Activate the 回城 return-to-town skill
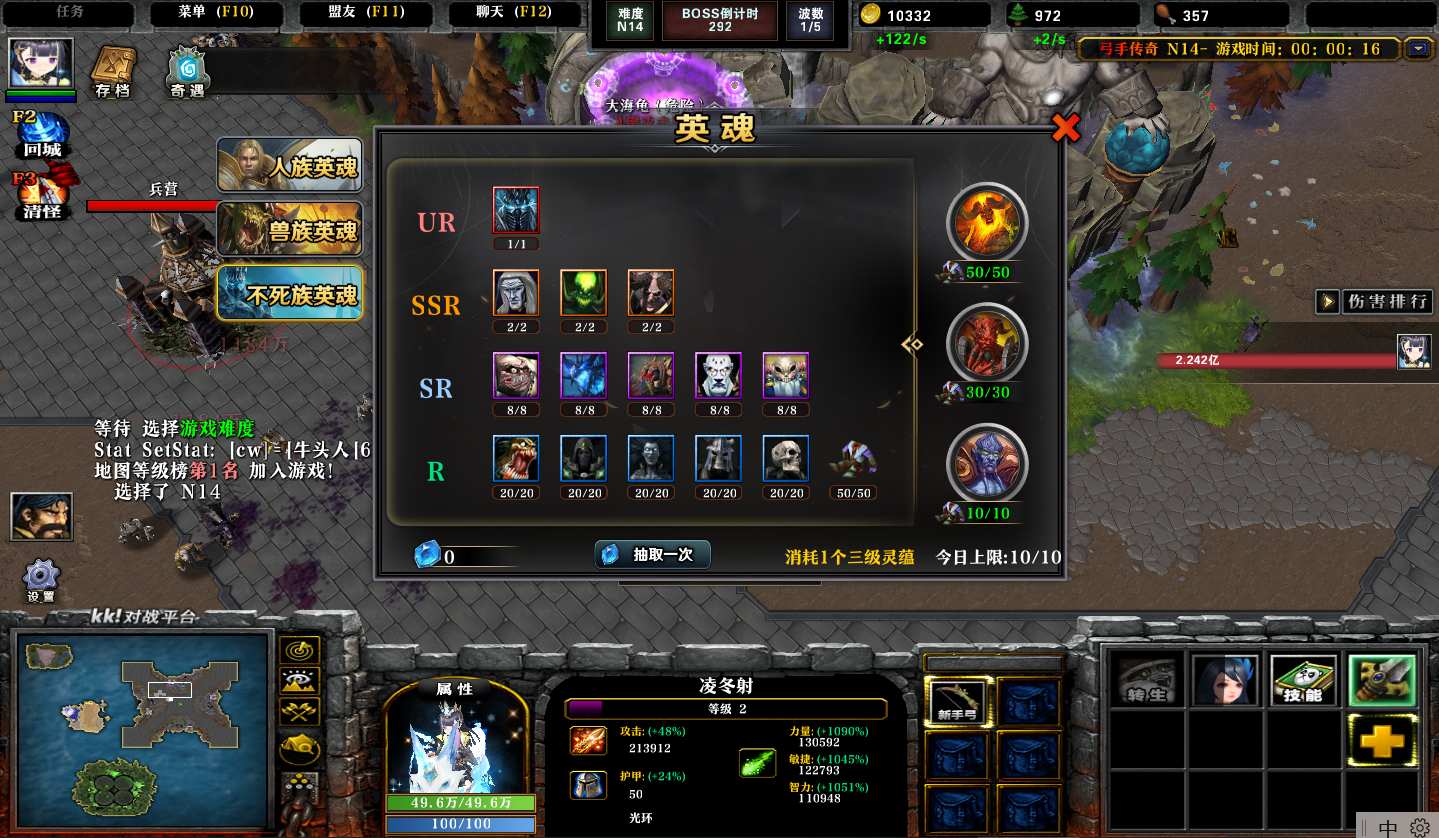The width and height of the screenshot is (1439, 838). (x=42, y=134)
